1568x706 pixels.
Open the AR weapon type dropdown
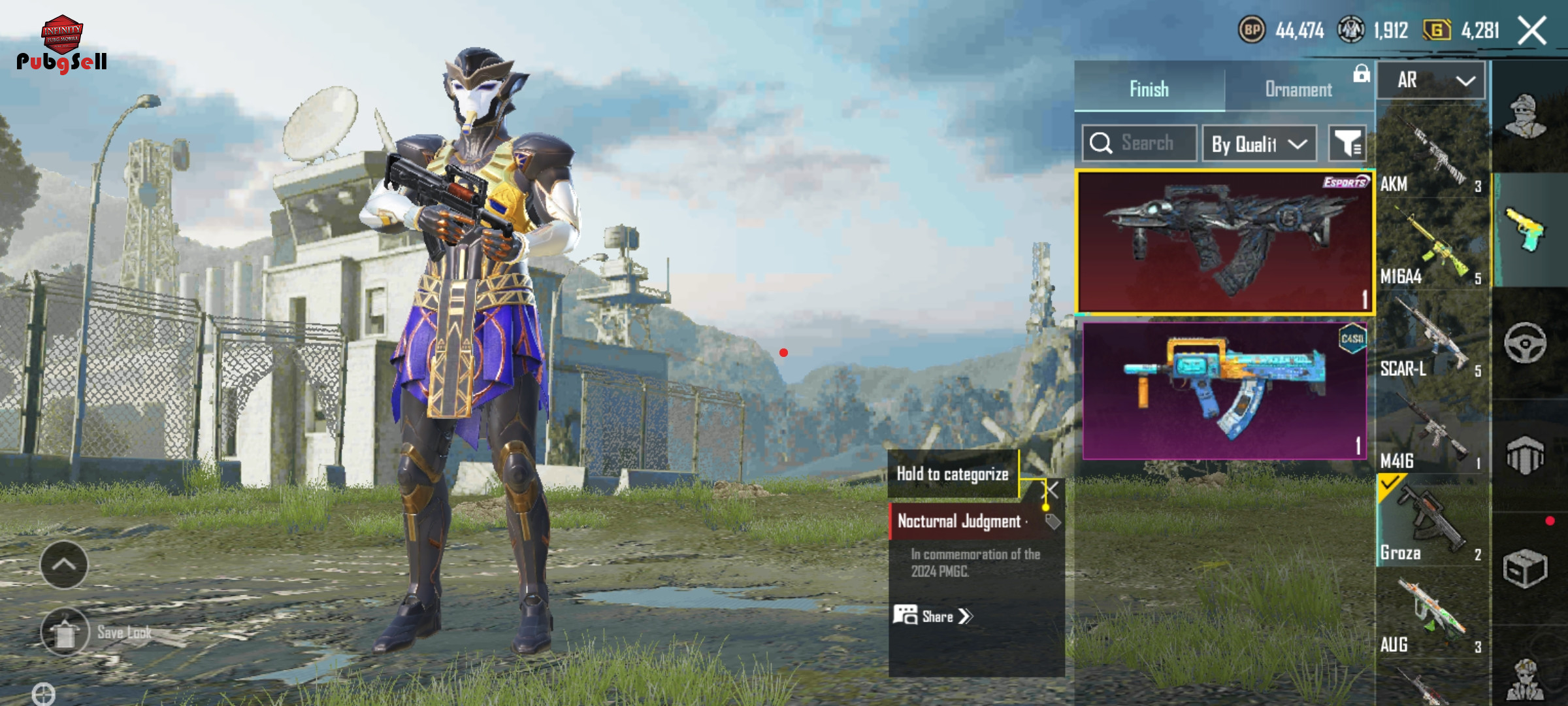(x=1431, y=80)
